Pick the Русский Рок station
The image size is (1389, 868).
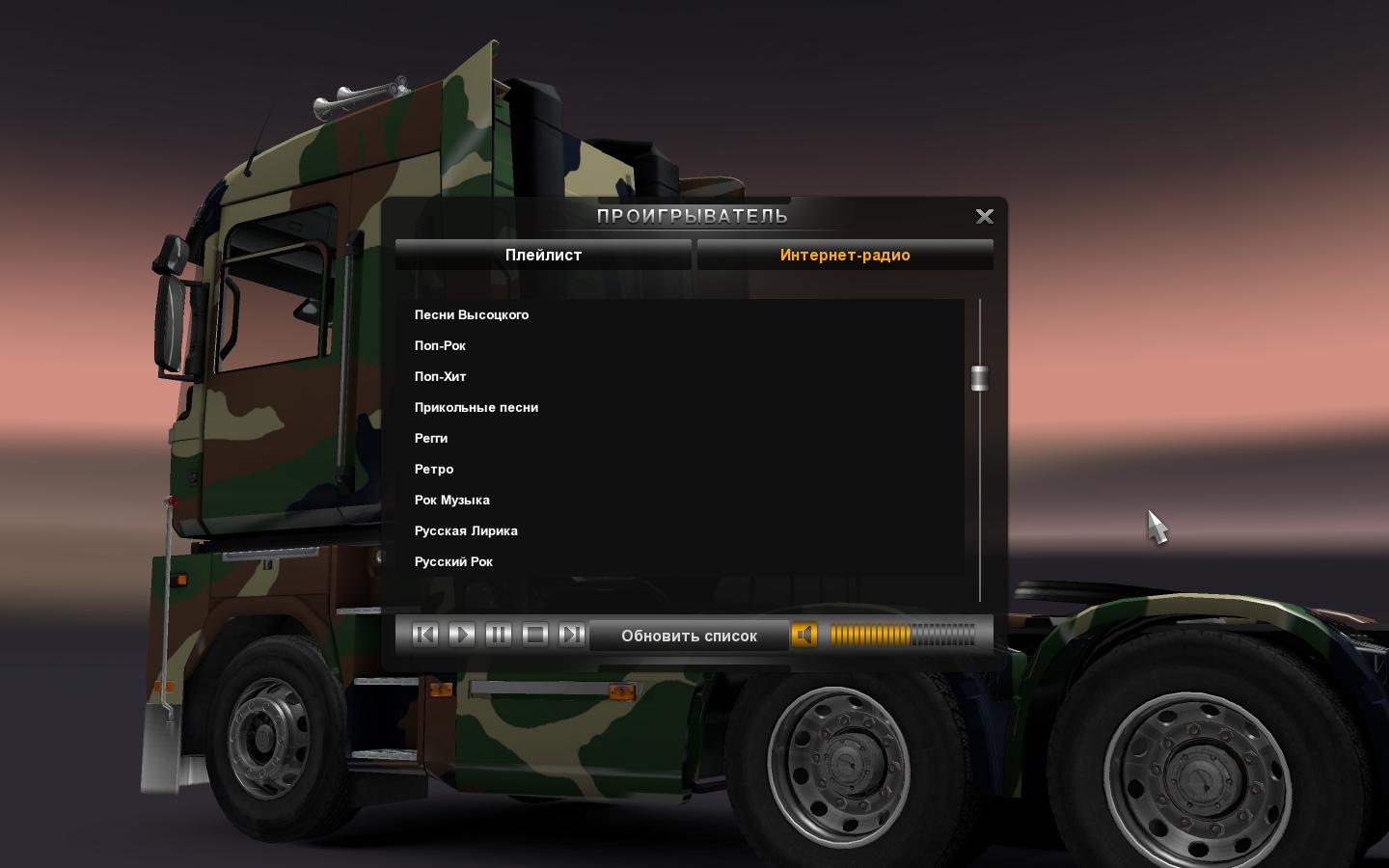[x=453, y=562]
